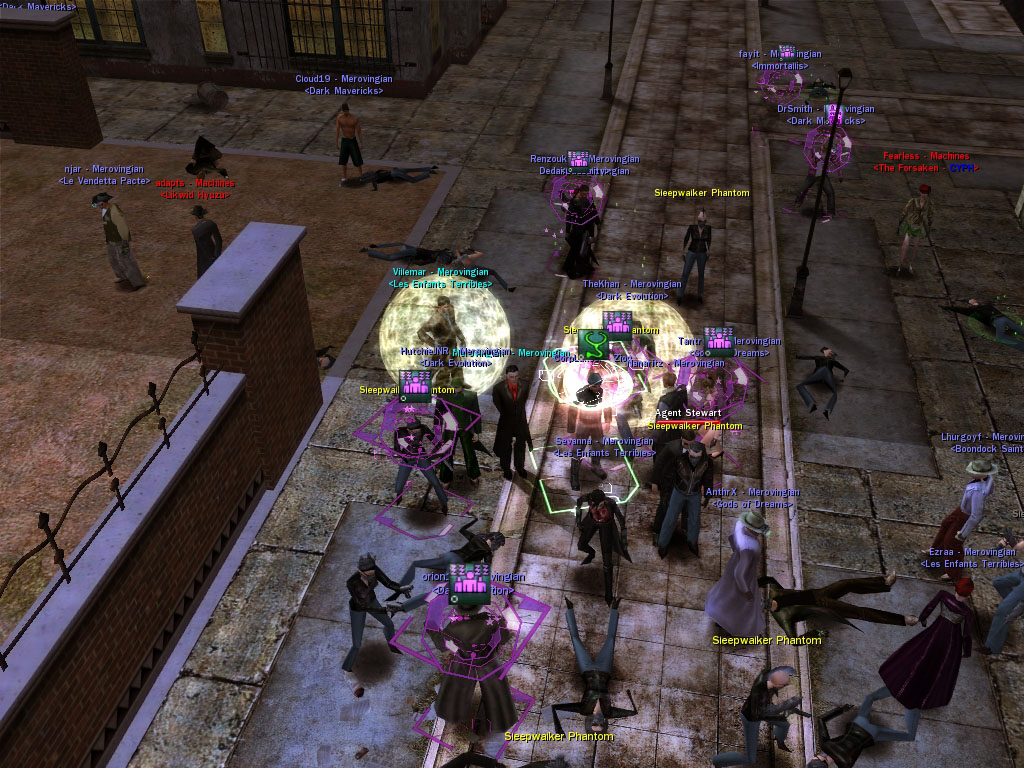Image resolution: width=1024 pixels, height=768 pixels.
Task: Select the Cloud19 player nameplate
Action: coord(344,79)
